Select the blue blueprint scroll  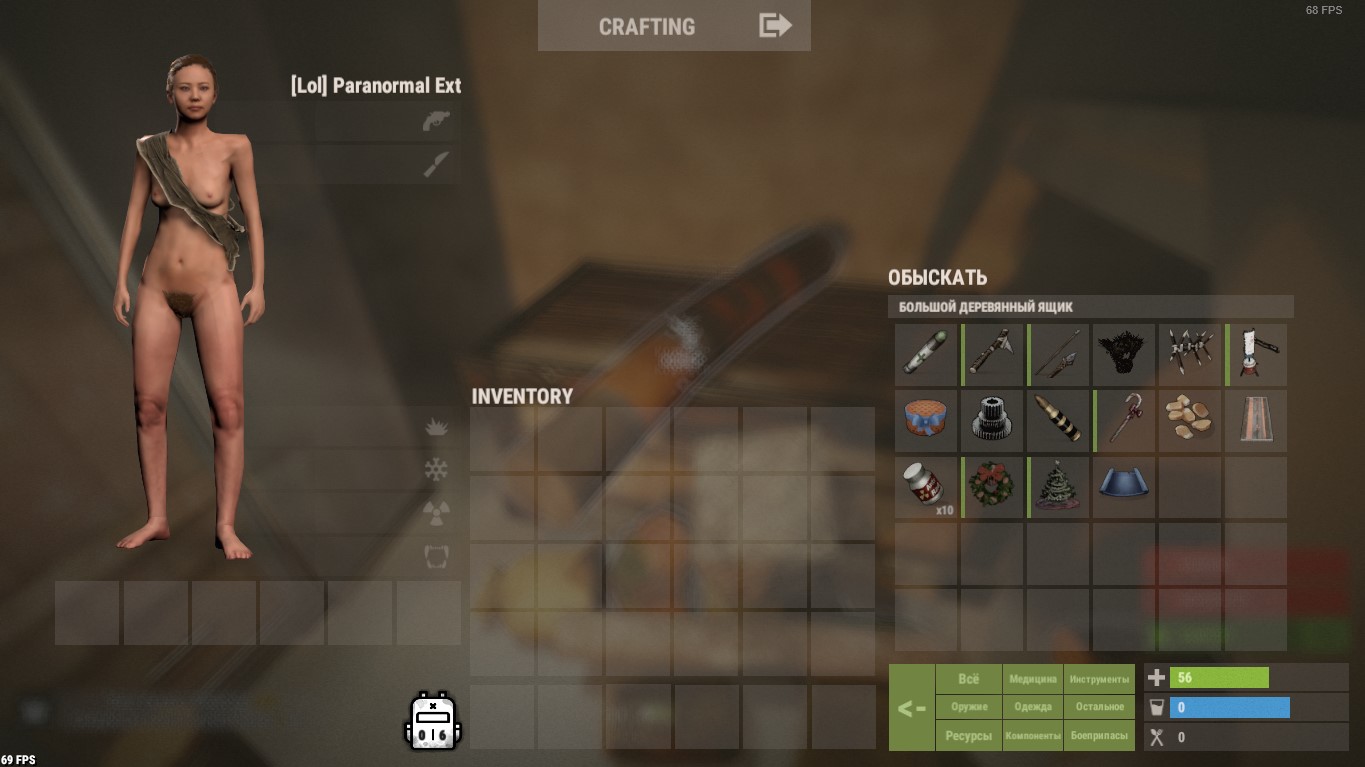point(1124,487)
